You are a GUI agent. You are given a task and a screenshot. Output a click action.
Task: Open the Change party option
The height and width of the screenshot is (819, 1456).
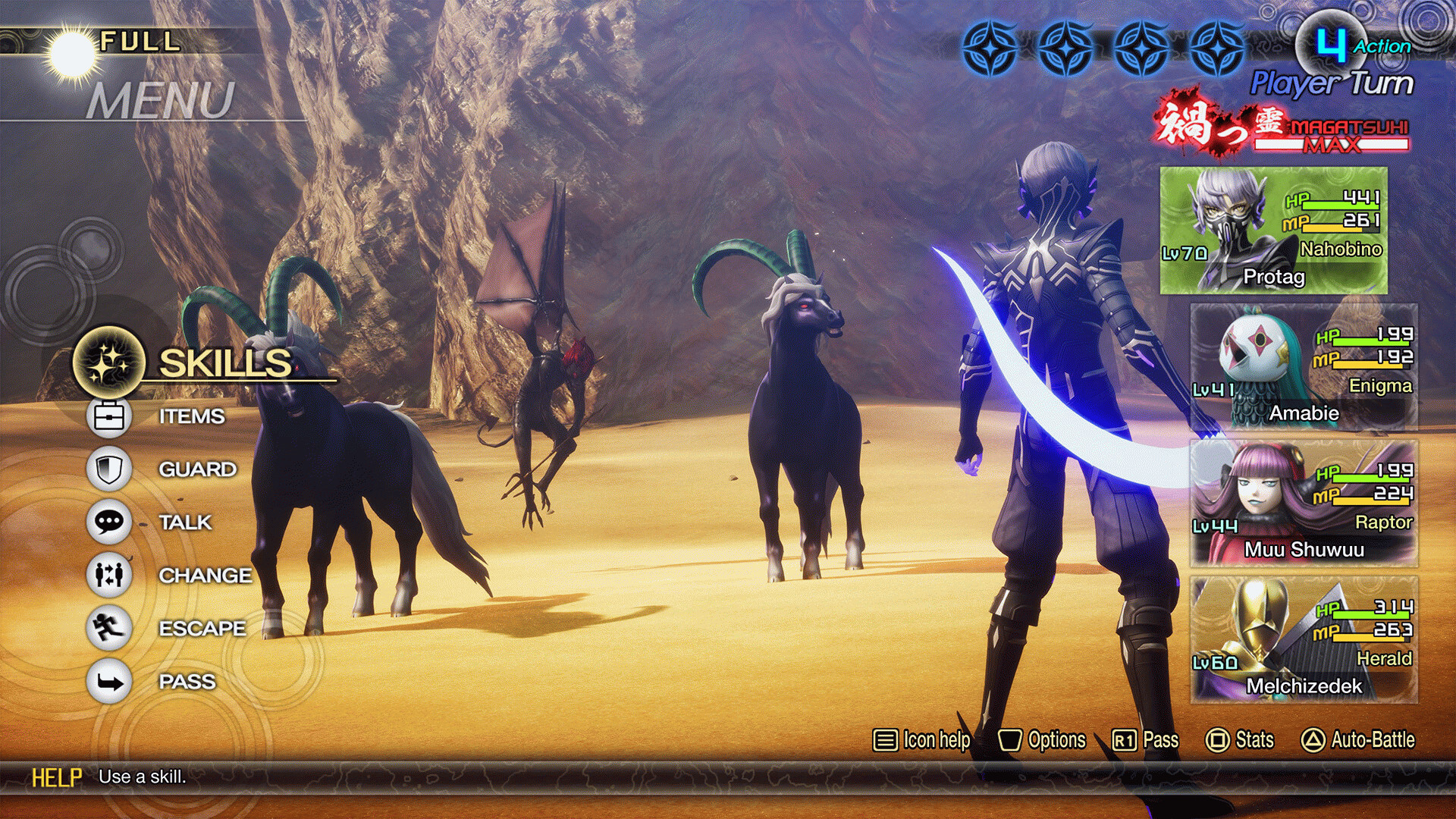point(204,576)
